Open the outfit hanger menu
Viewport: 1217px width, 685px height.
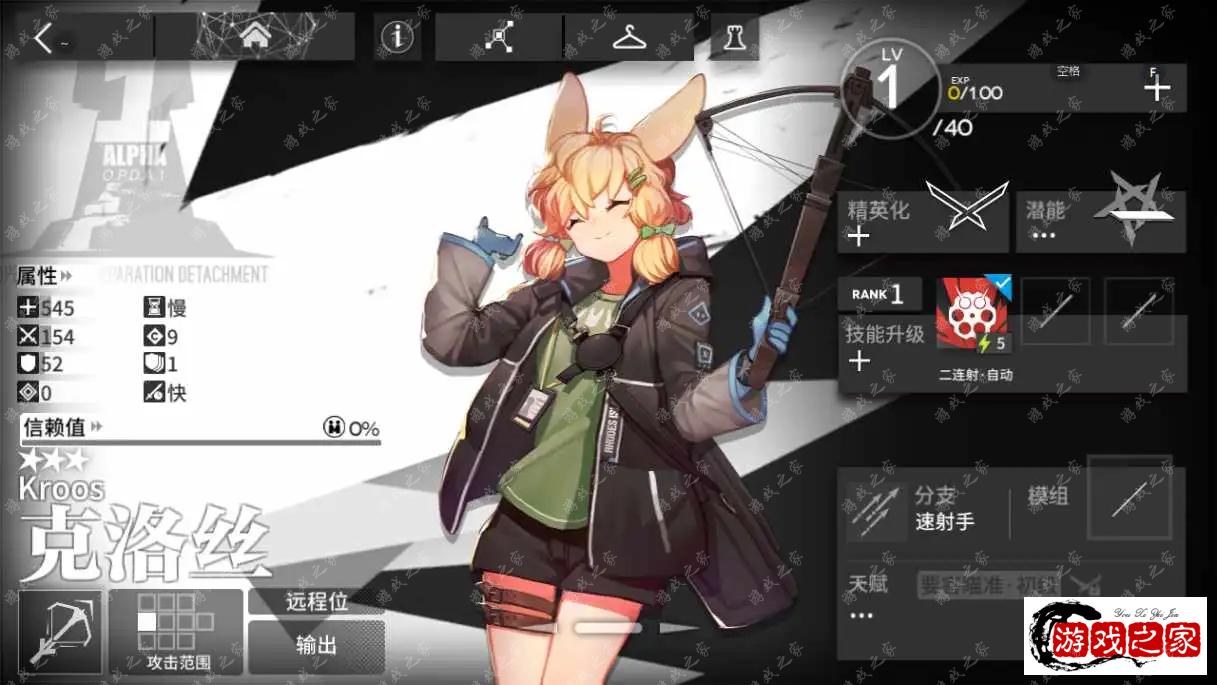pyautogui.click(x=629, y=38)
